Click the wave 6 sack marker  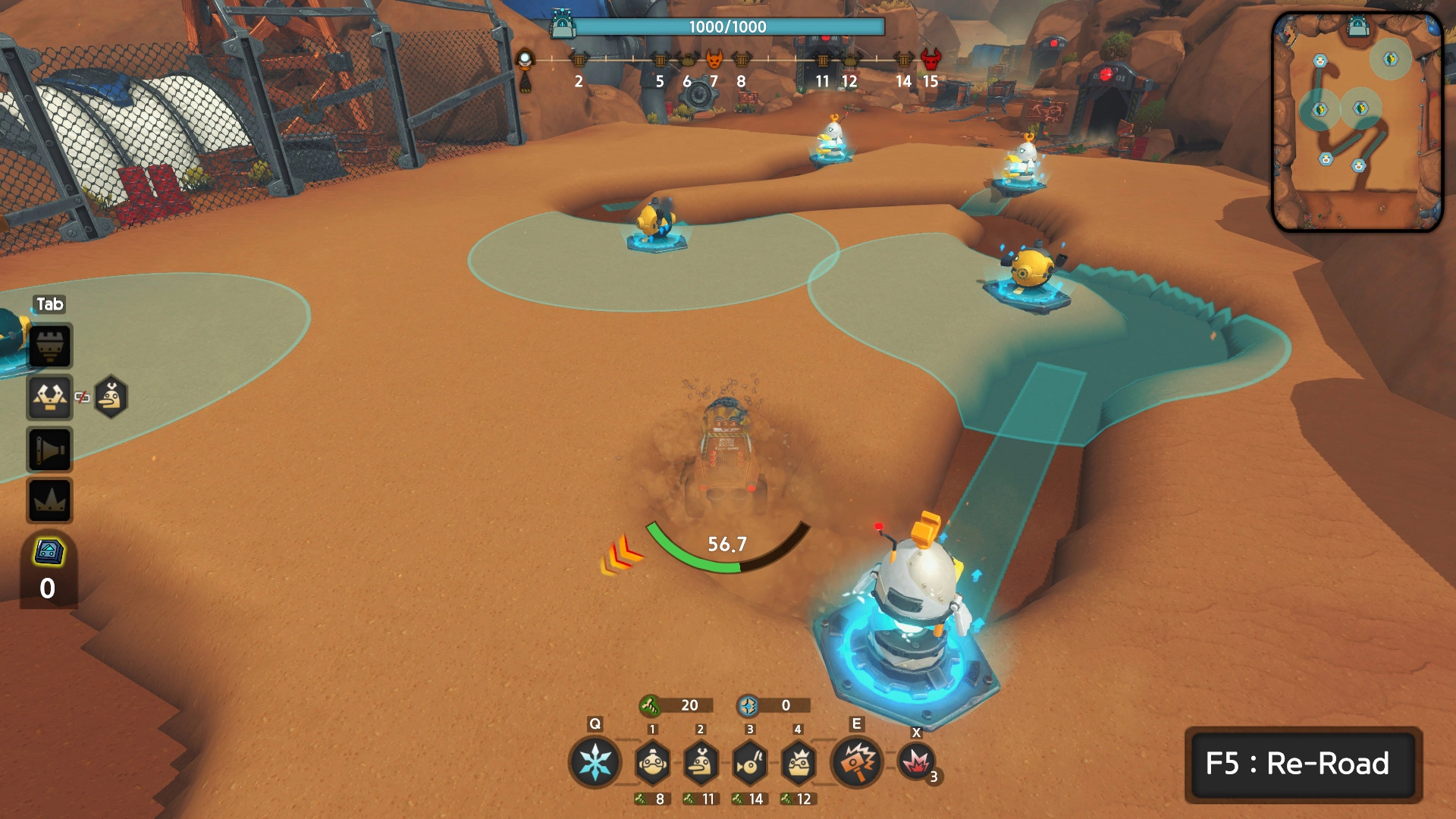click(687, 59)
